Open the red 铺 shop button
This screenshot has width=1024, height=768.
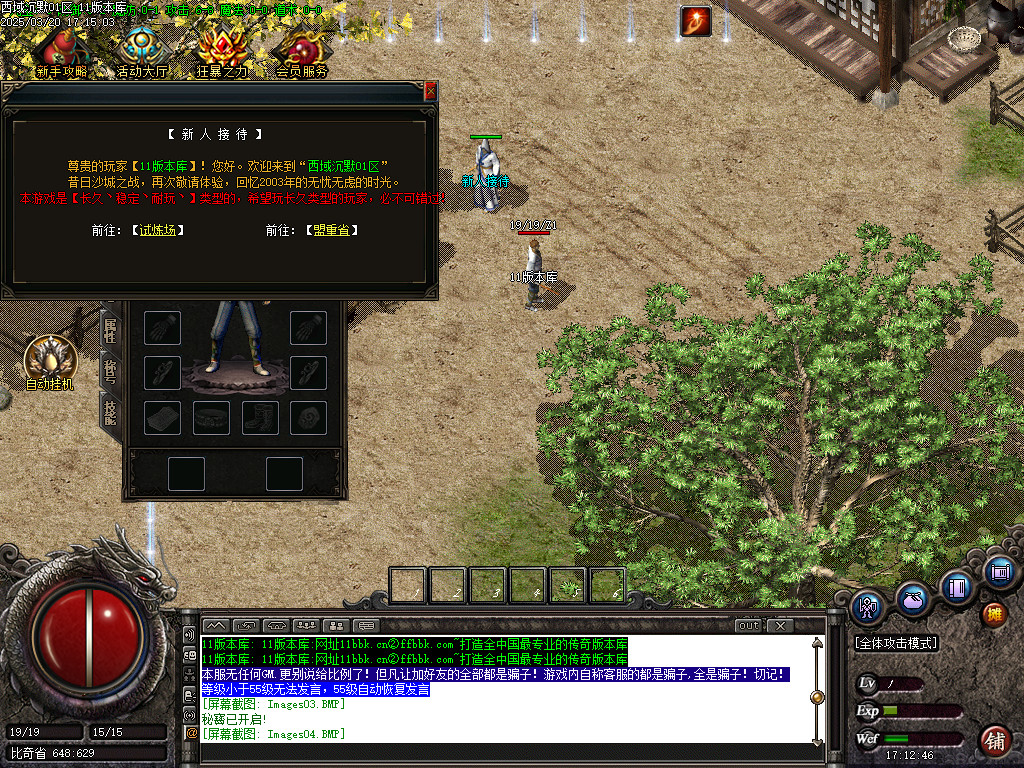994,741
